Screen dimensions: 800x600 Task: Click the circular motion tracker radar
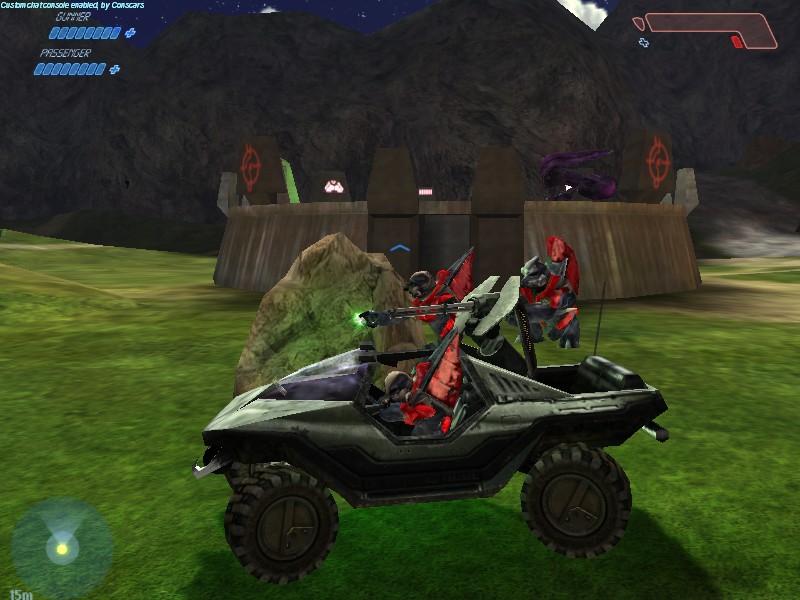pos(62,548)
